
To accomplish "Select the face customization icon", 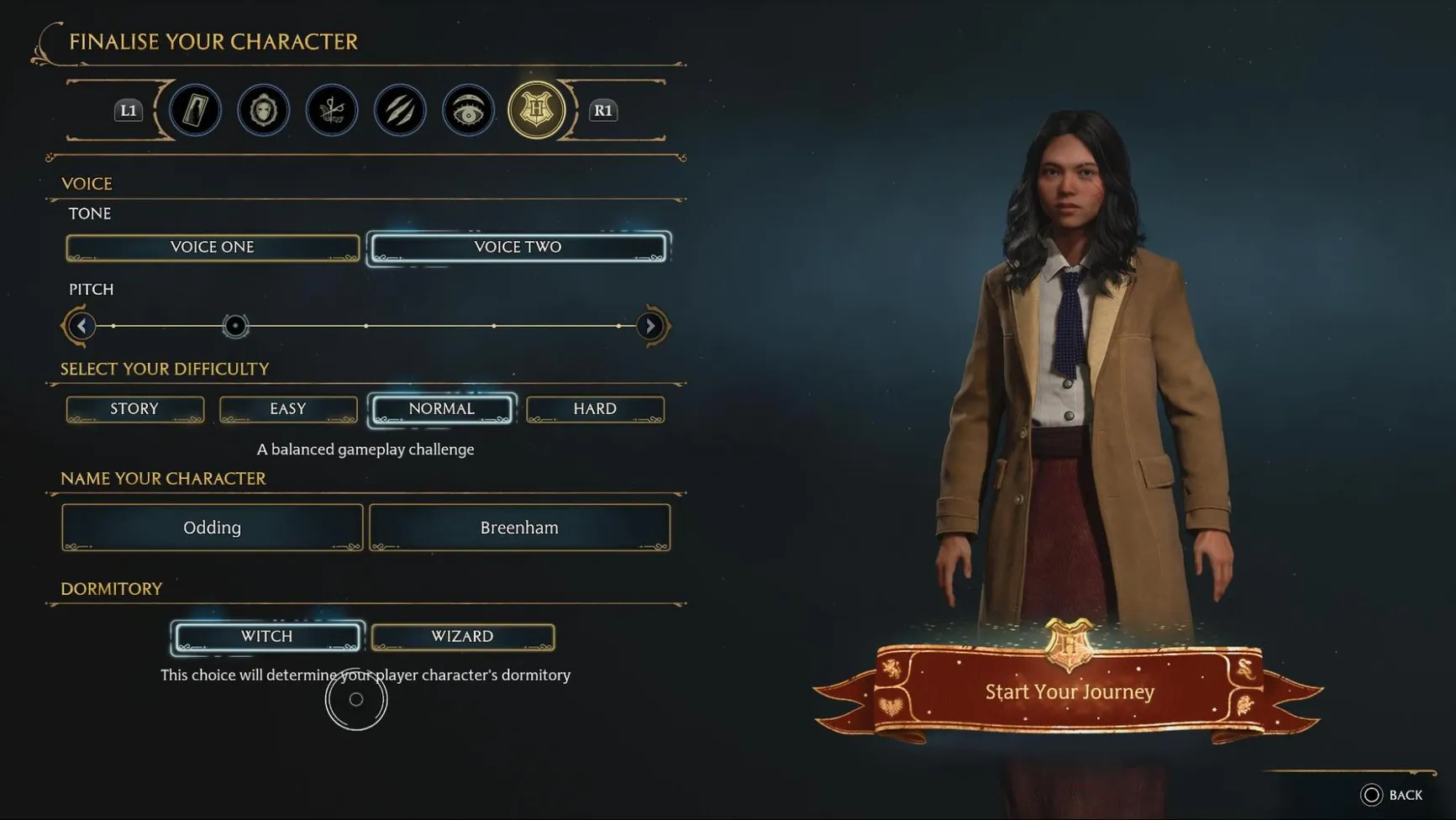I will point(263,110).
